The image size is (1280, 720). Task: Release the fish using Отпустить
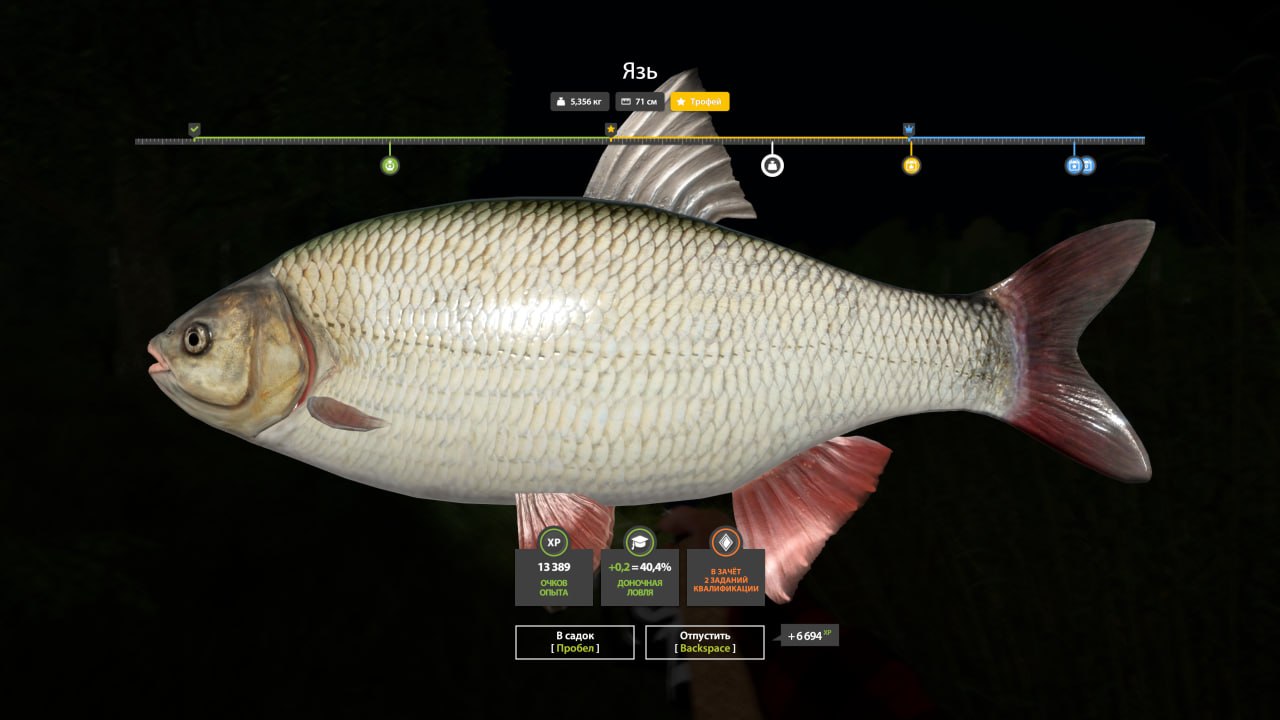coord(705,642)
